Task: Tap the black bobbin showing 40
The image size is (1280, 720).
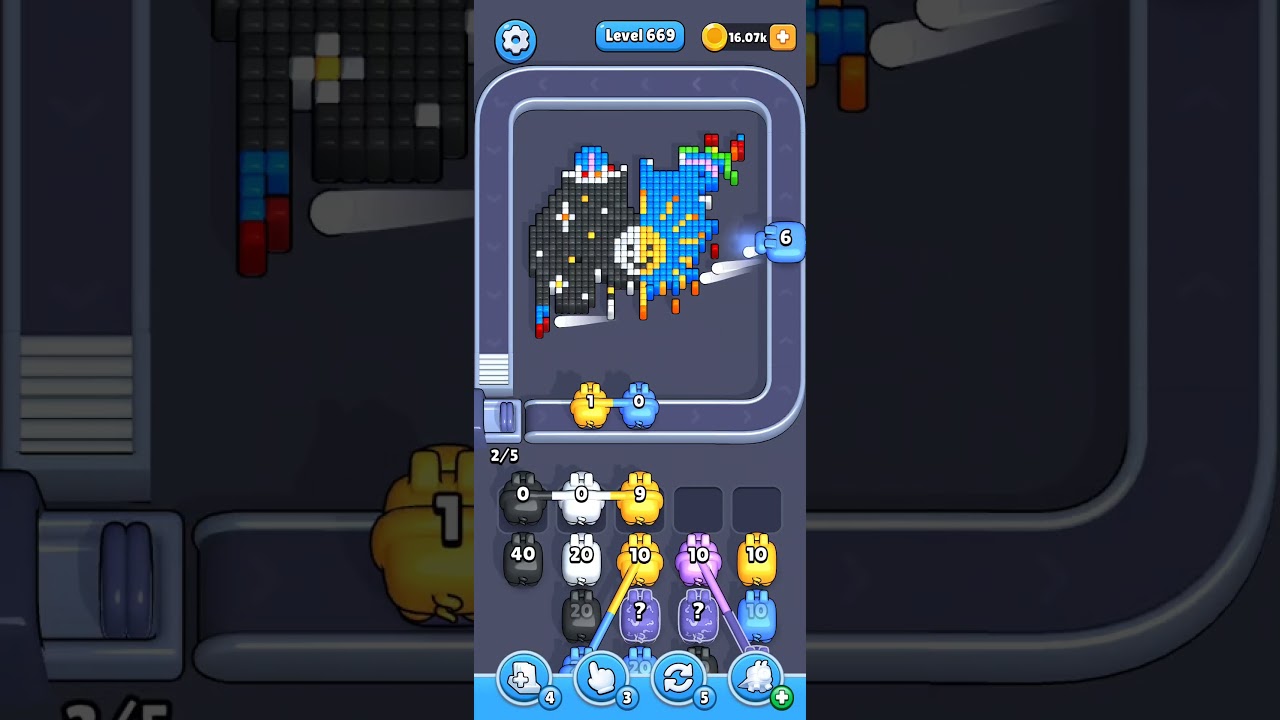Action: 523,557
